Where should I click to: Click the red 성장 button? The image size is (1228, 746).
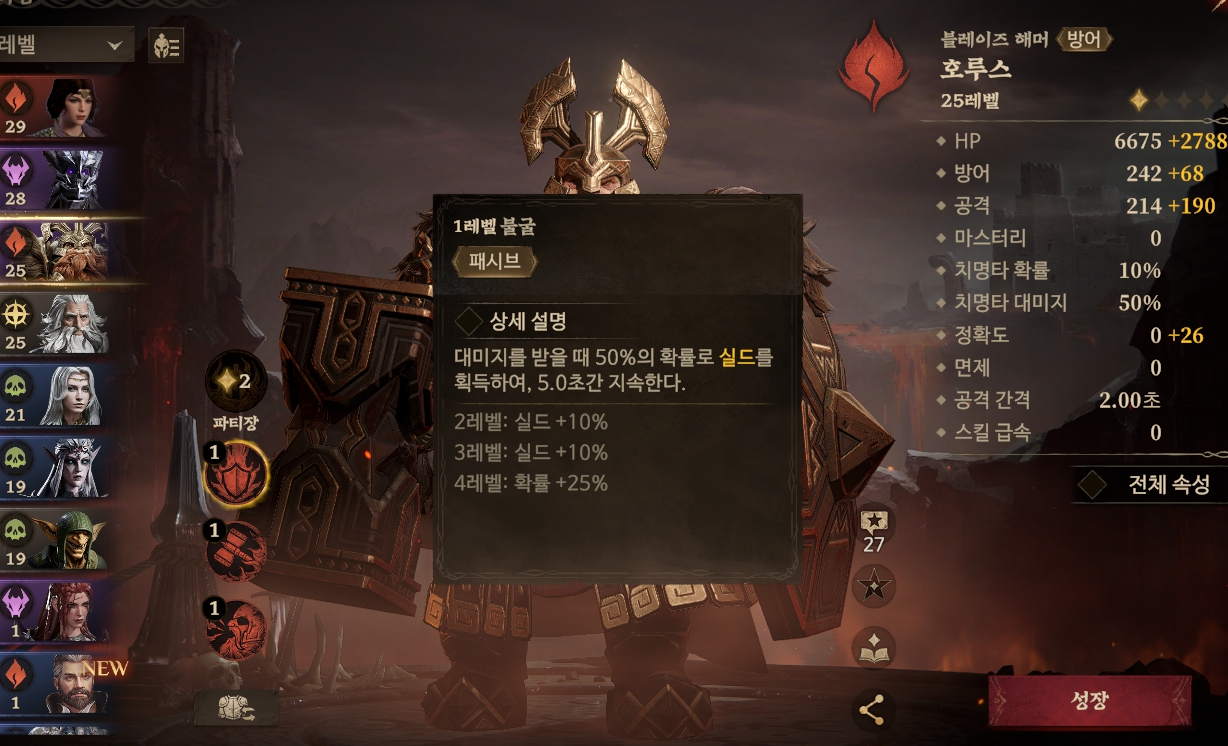coord(1089,700)
